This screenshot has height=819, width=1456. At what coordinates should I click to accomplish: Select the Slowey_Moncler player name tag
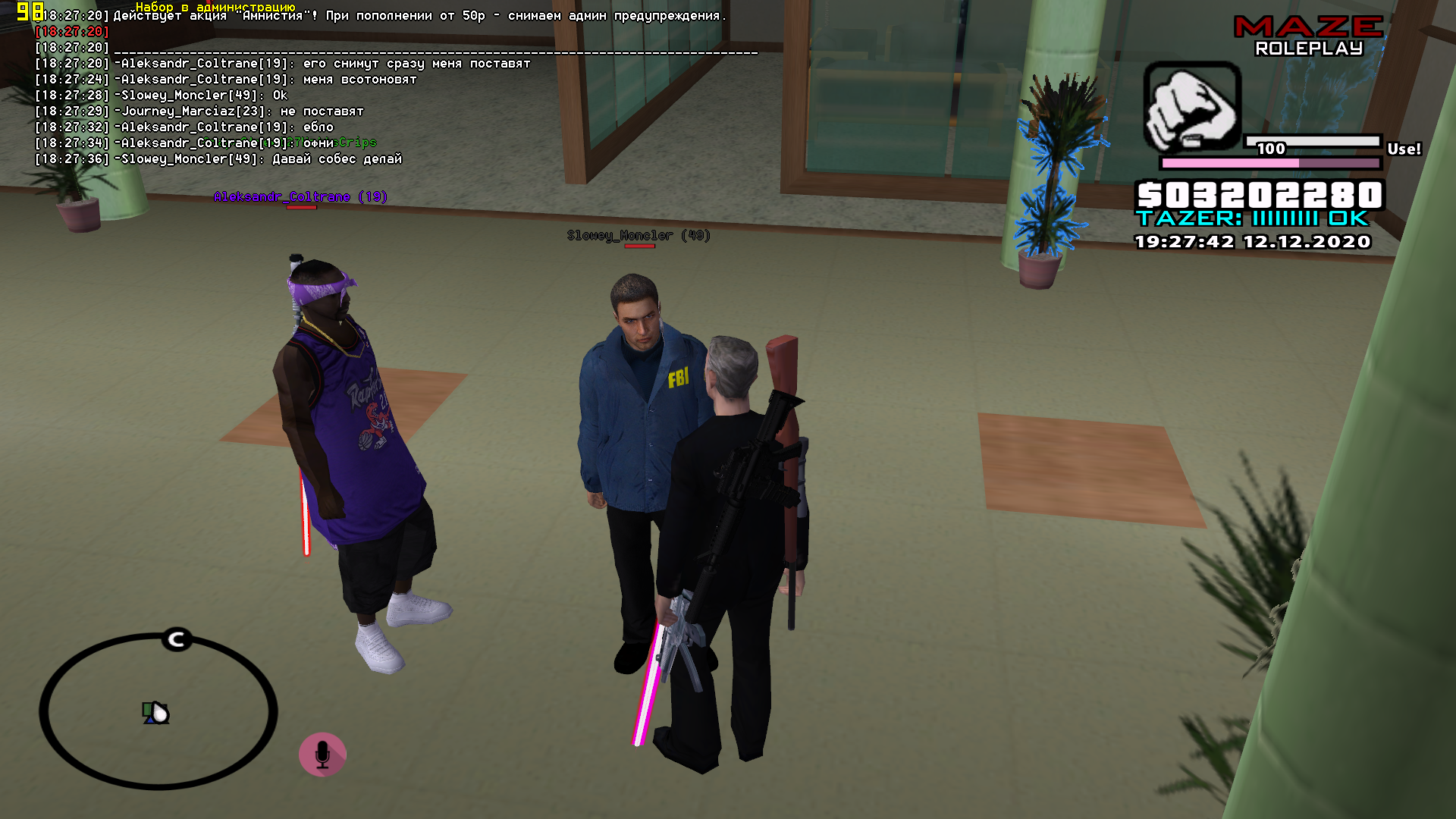639,236
